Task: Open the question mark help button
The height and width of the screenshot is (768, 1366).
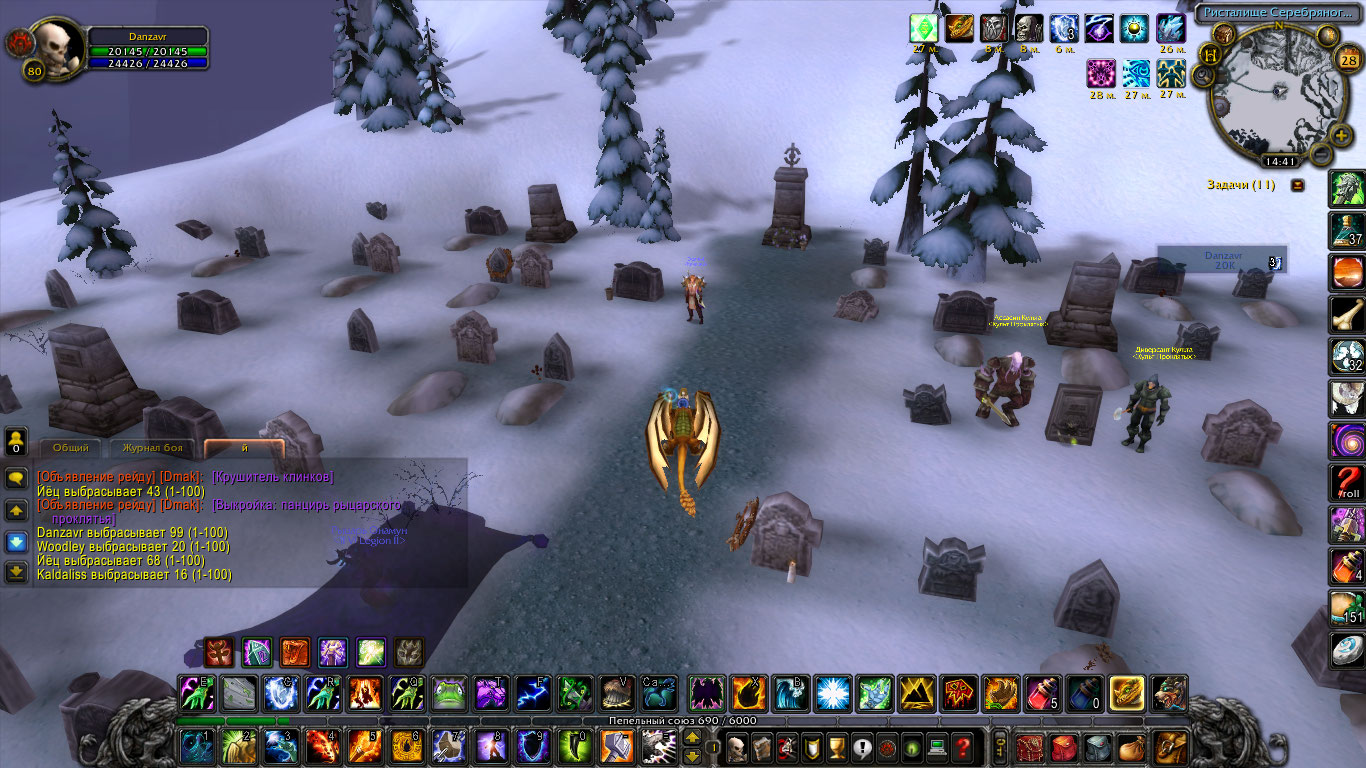Action: click(x=962, y=746)
